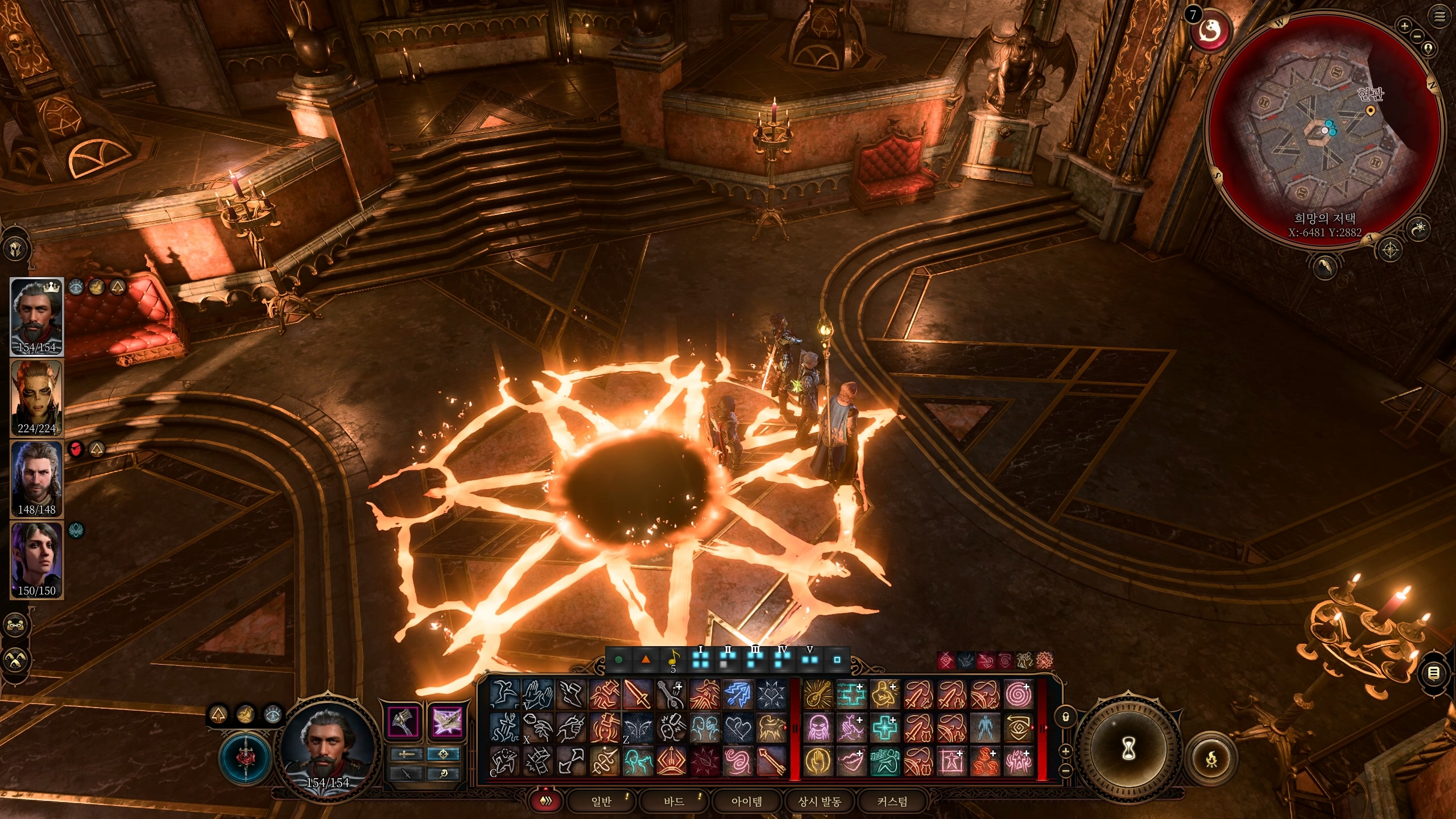Open the combat log button

pyautogui.click(x=1434, y=674)
